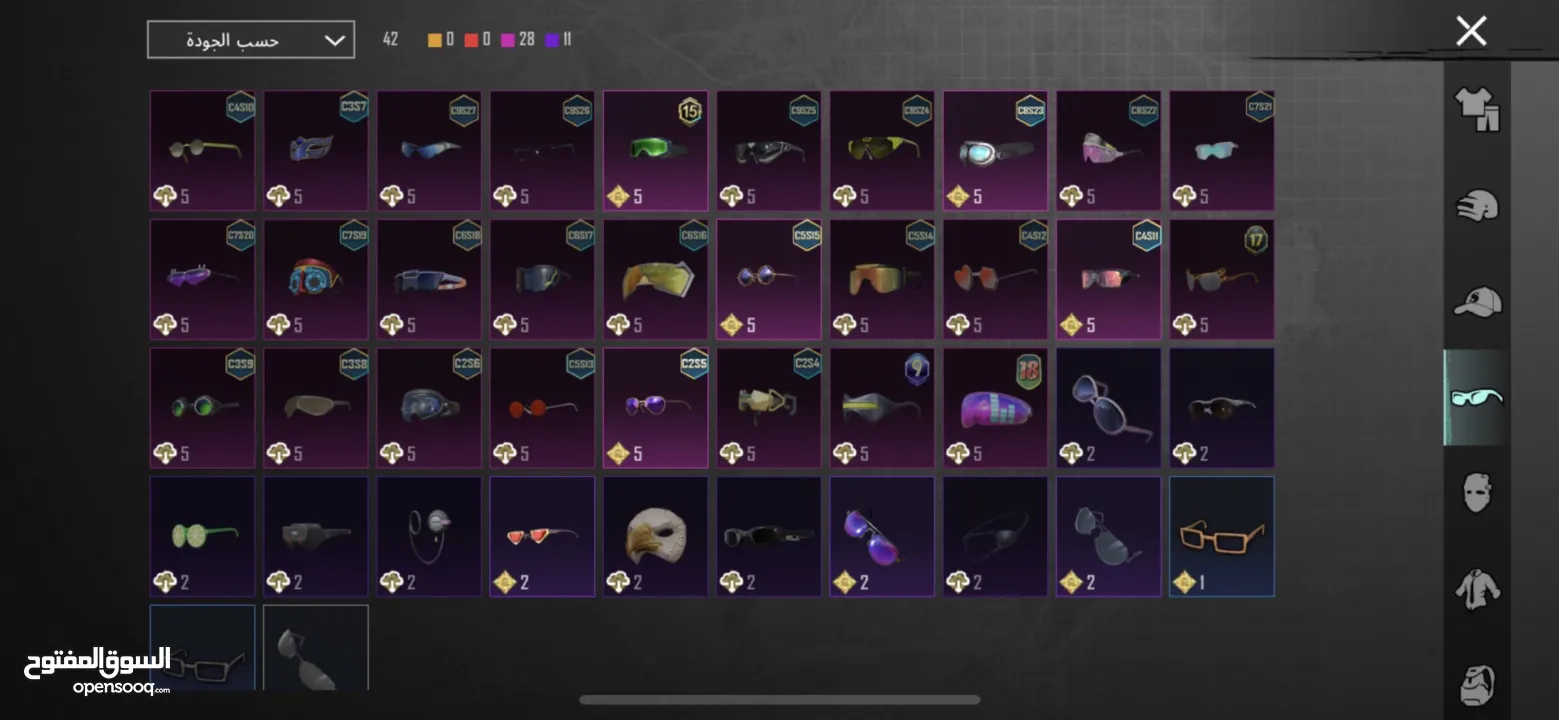Open the sort-by-quality dropdown
The width and height of the screenshot is (1559, 720).
[251, 40]
